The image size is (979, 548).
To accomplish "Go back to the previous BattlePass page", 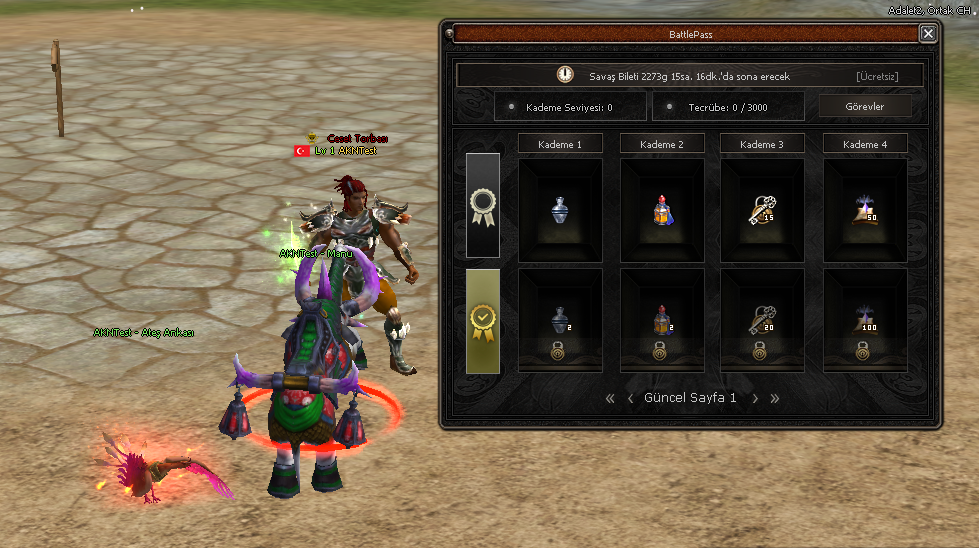I will tap(630, 398).
